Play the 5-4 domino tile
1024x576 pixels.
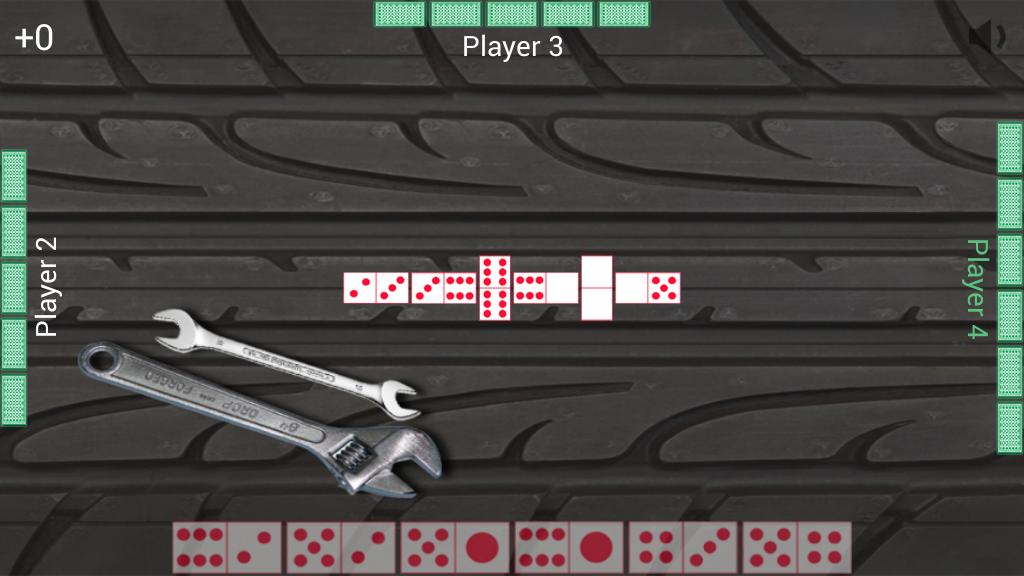796,548
